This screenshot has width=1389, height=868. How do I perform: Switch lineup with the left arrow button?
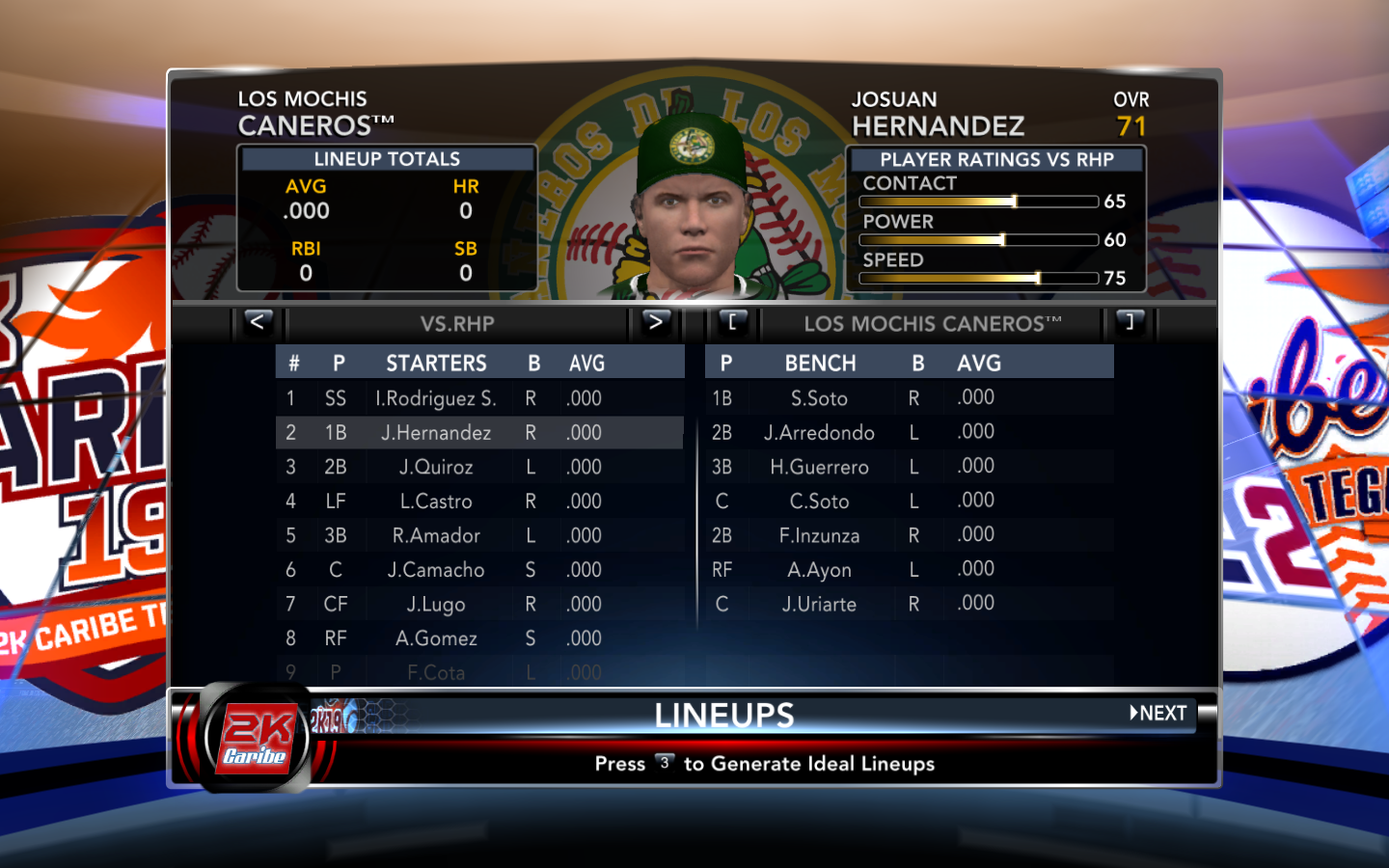point(257,322)
